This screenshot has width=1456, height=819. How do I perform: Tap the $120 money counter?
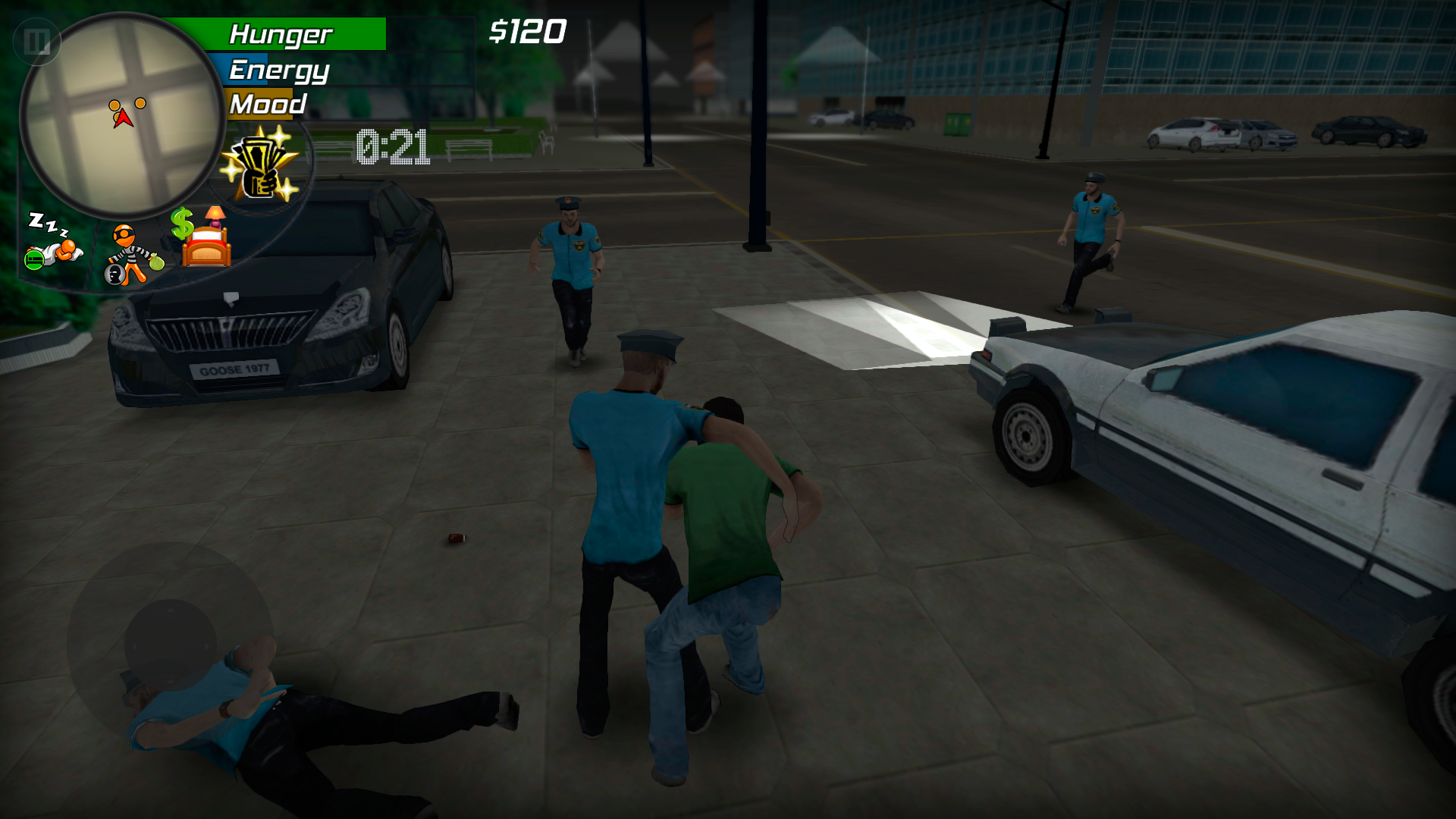(x=529, y=31)
